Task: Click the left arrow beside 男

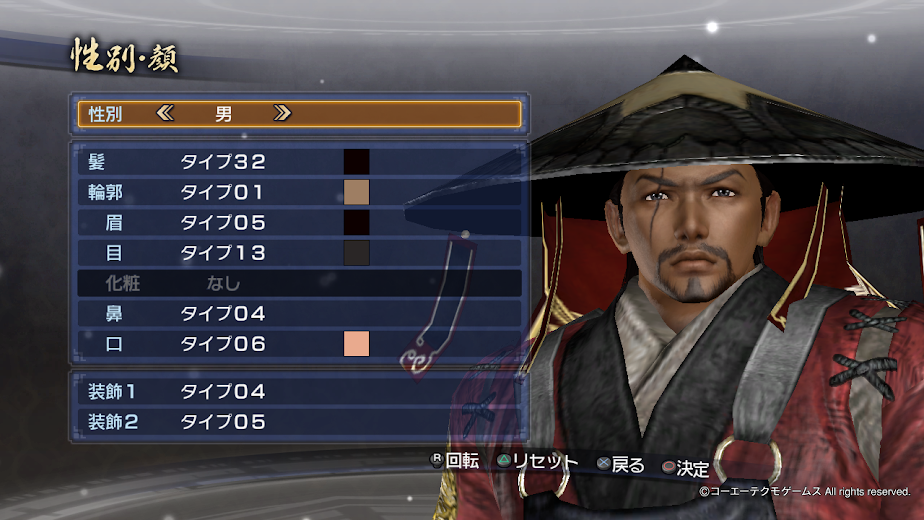Action: [165, 114]
